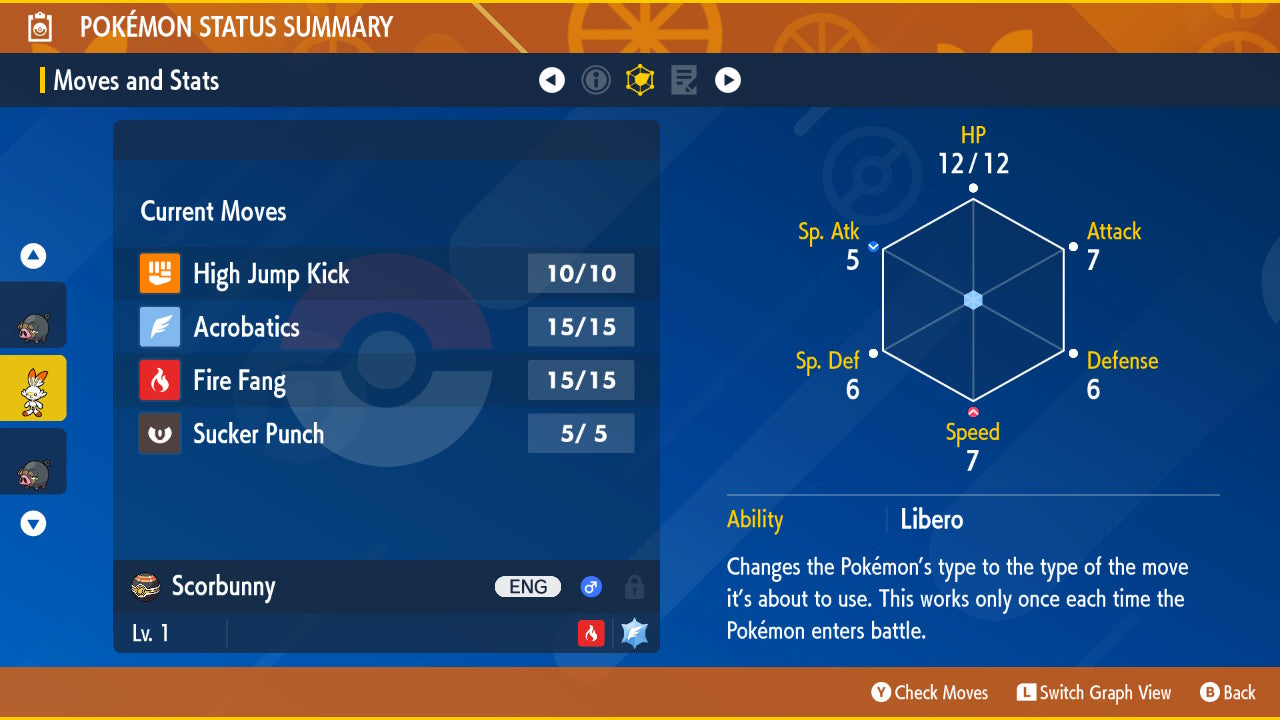Click the Fire type icon beside the level
1280x720 pixels.
pyautogui.click(x=591, y=633)
